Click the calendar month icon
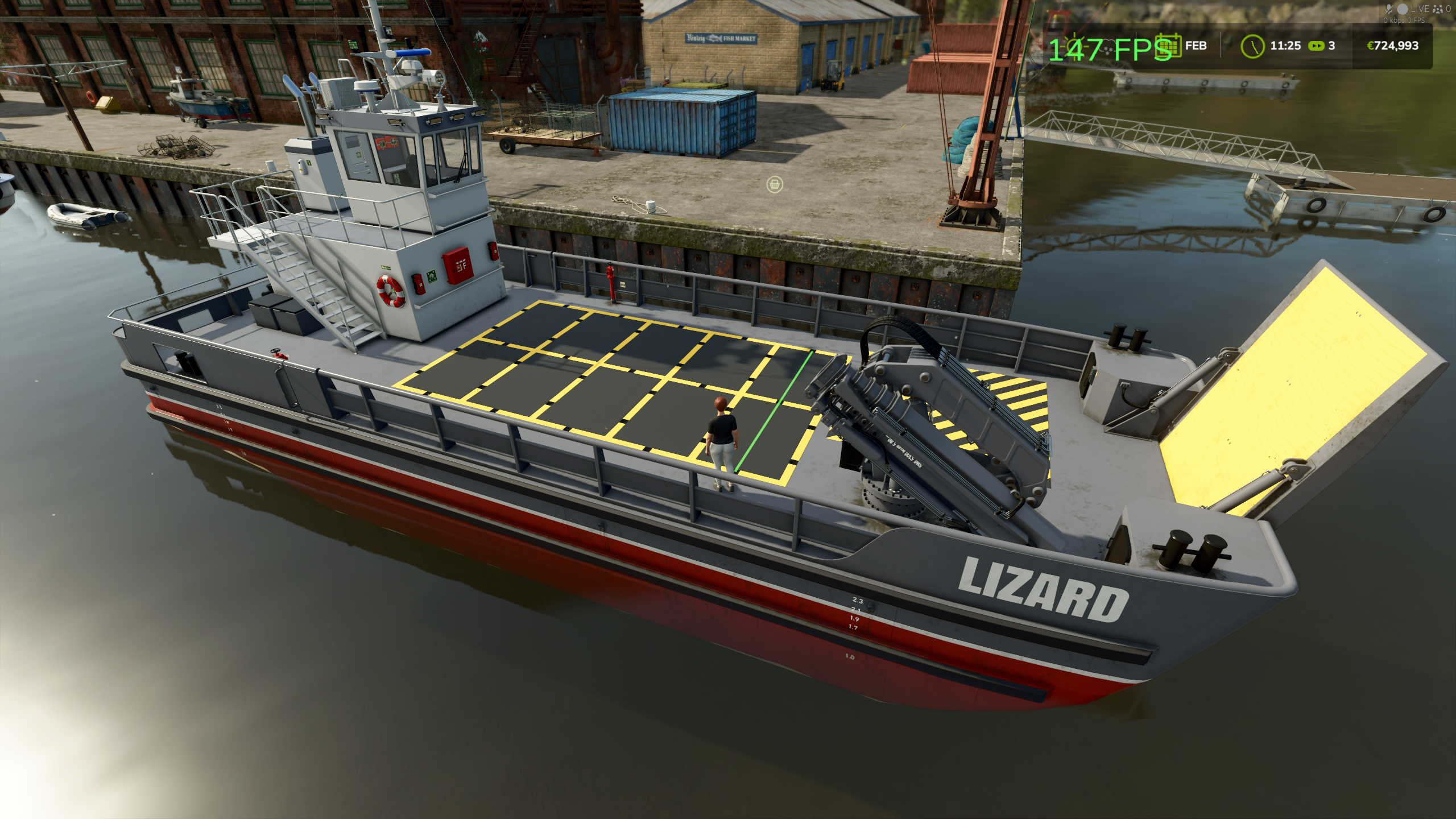The height and width of the screenshot is (819, 1456). pyautogui.click(x=1169, y=45)
